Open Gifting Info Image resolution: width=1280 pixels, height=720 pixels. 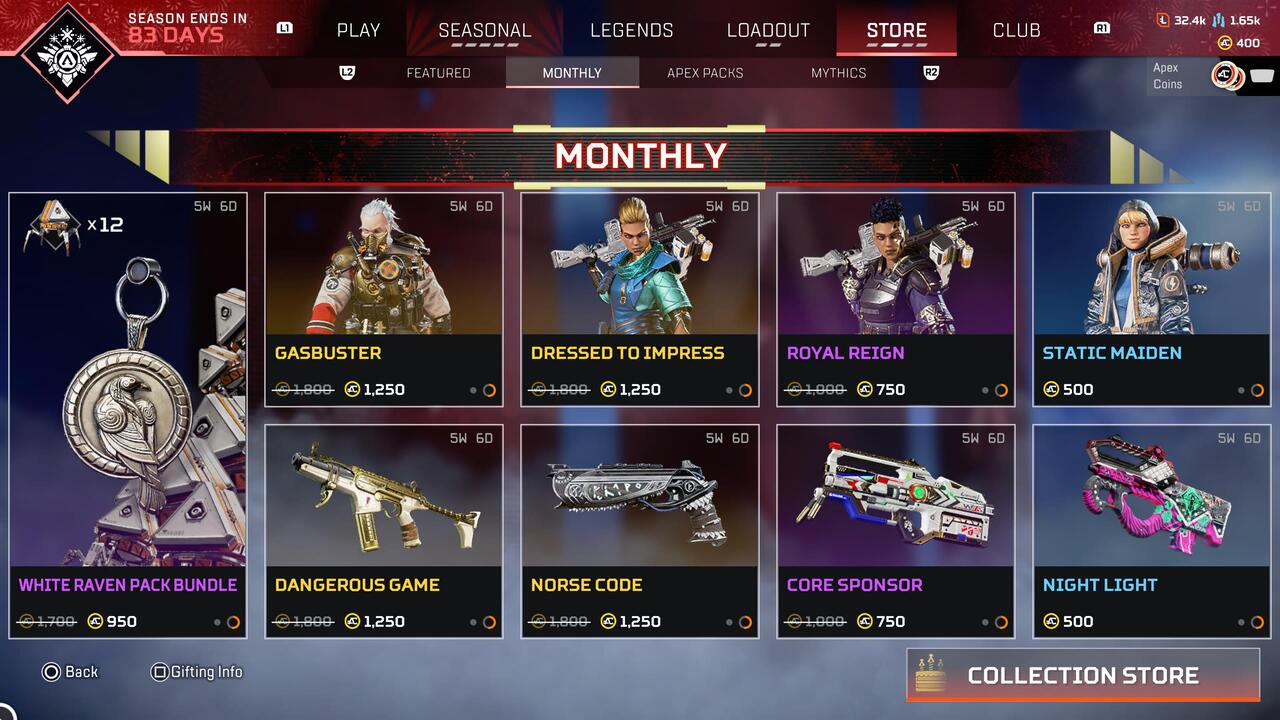[x=197, y=672]
